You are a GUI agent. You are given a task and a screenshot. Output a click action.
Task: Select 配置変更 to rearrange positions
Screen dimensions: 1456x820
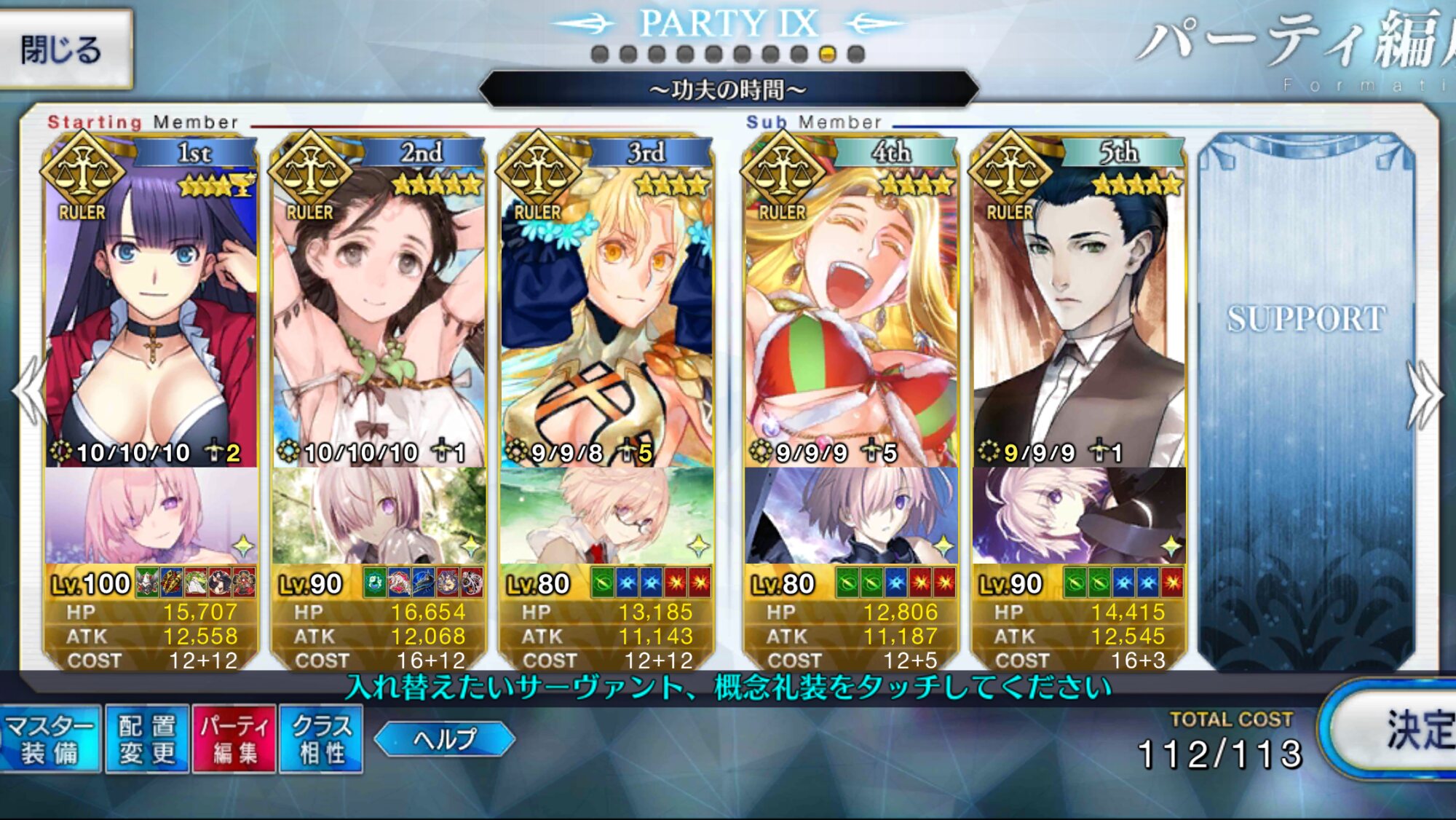(x=147, y=739)
